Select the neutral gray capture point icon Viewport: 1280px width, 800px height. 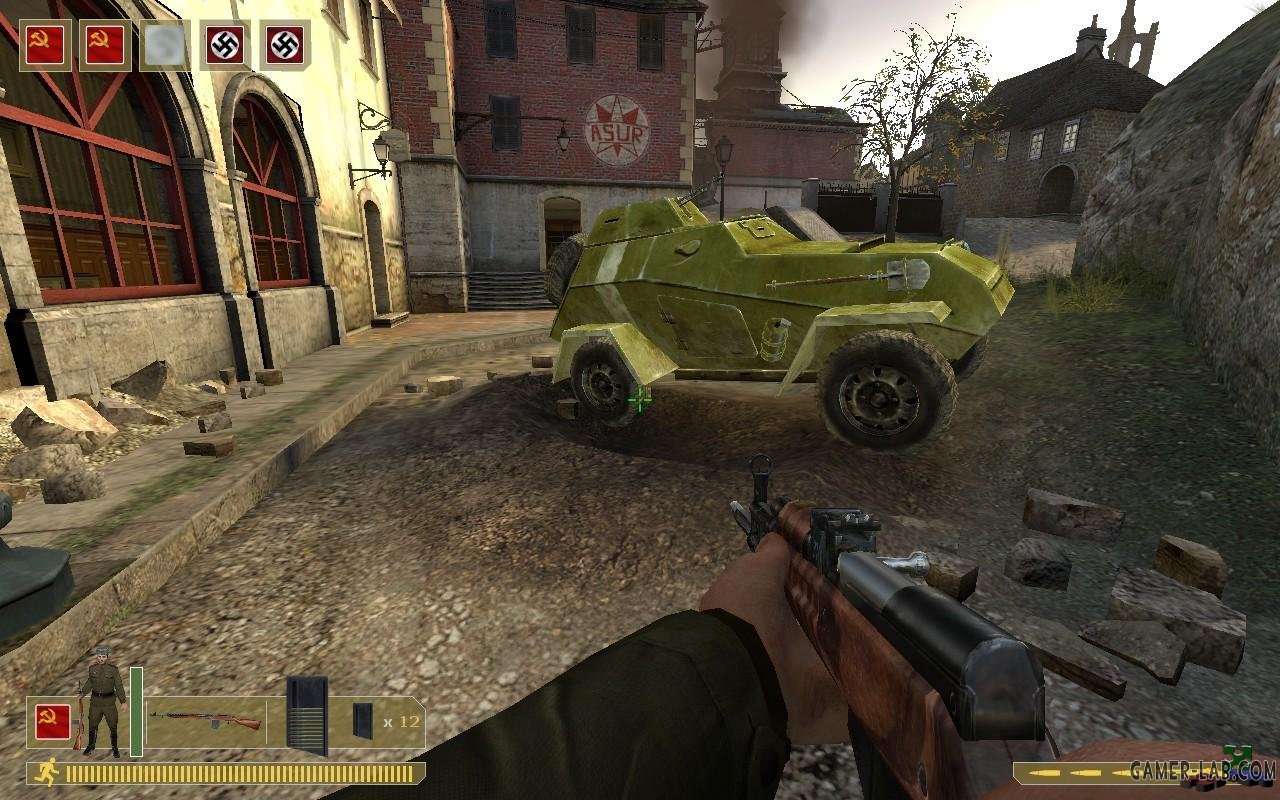pyautogui.click(x=165, y=45)
